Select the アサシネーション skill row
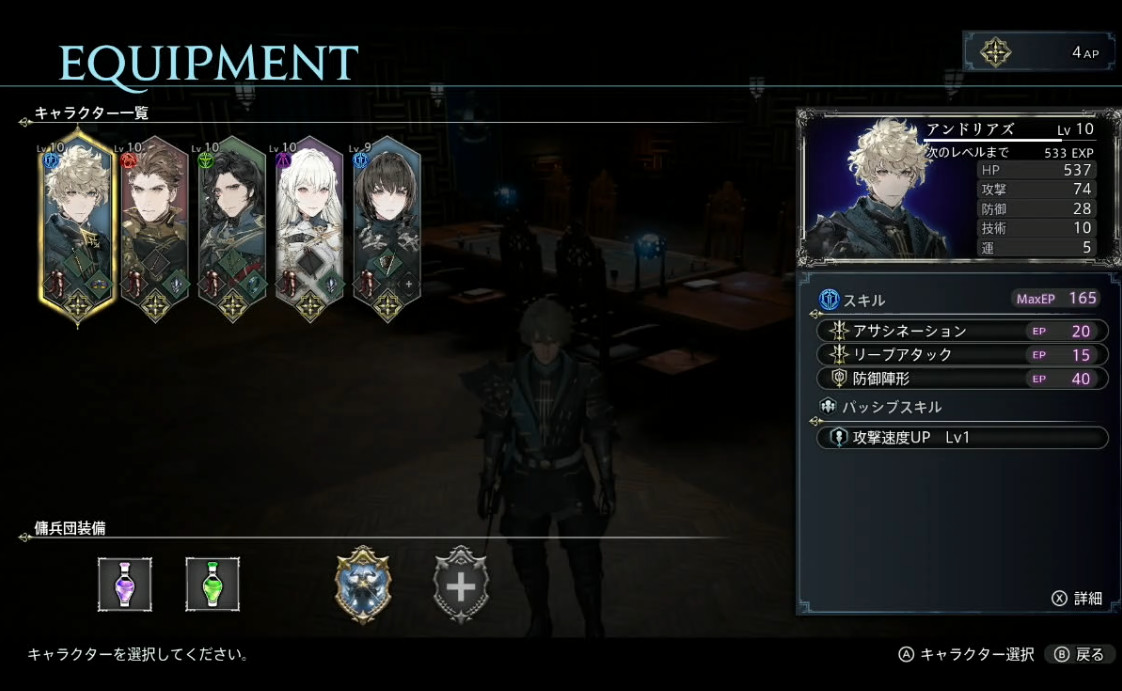1122x691 pixels. point(962,331)
